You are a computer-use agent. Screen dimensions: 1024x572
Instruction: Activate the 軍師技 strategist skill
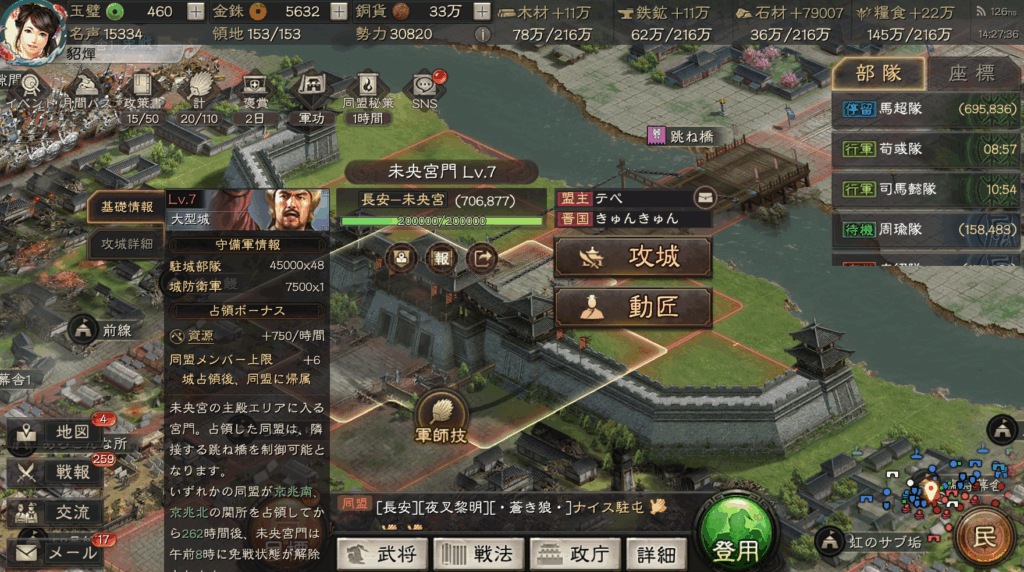click(441, 418)
